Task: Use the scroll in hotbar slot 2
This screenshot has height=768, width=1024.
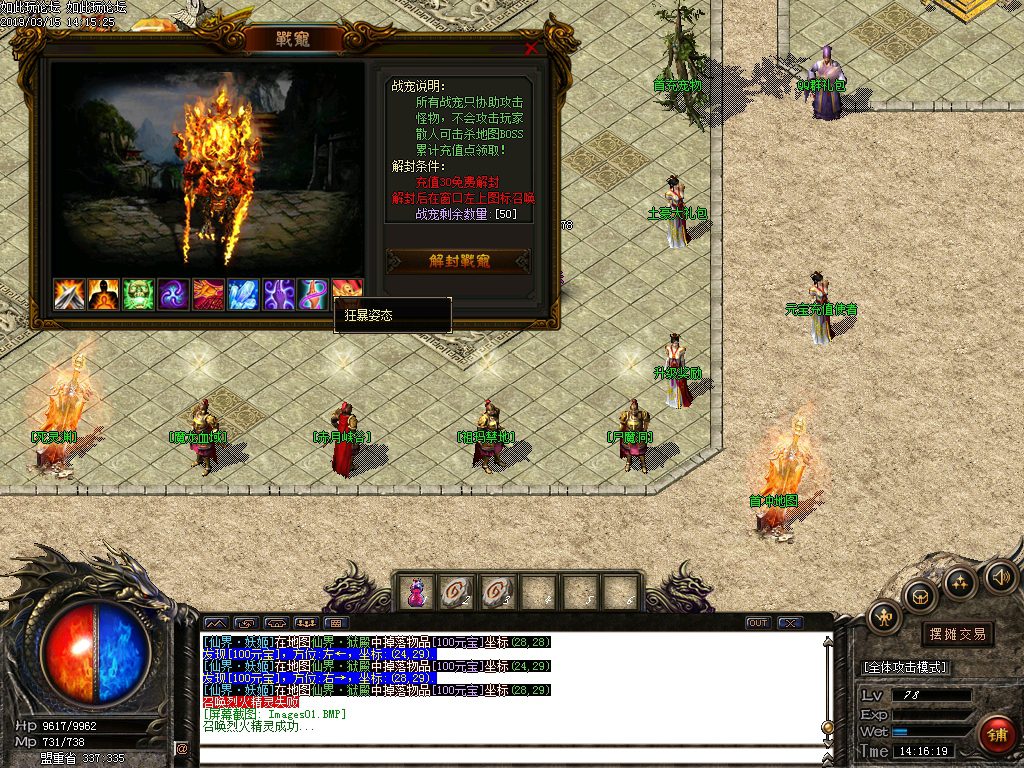Action: [x=456, y=593]
